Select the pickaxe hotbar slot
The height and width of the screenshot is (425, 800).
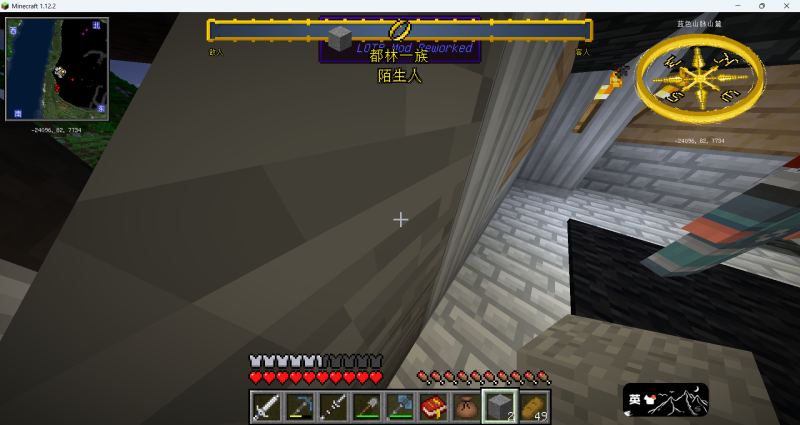299,406
